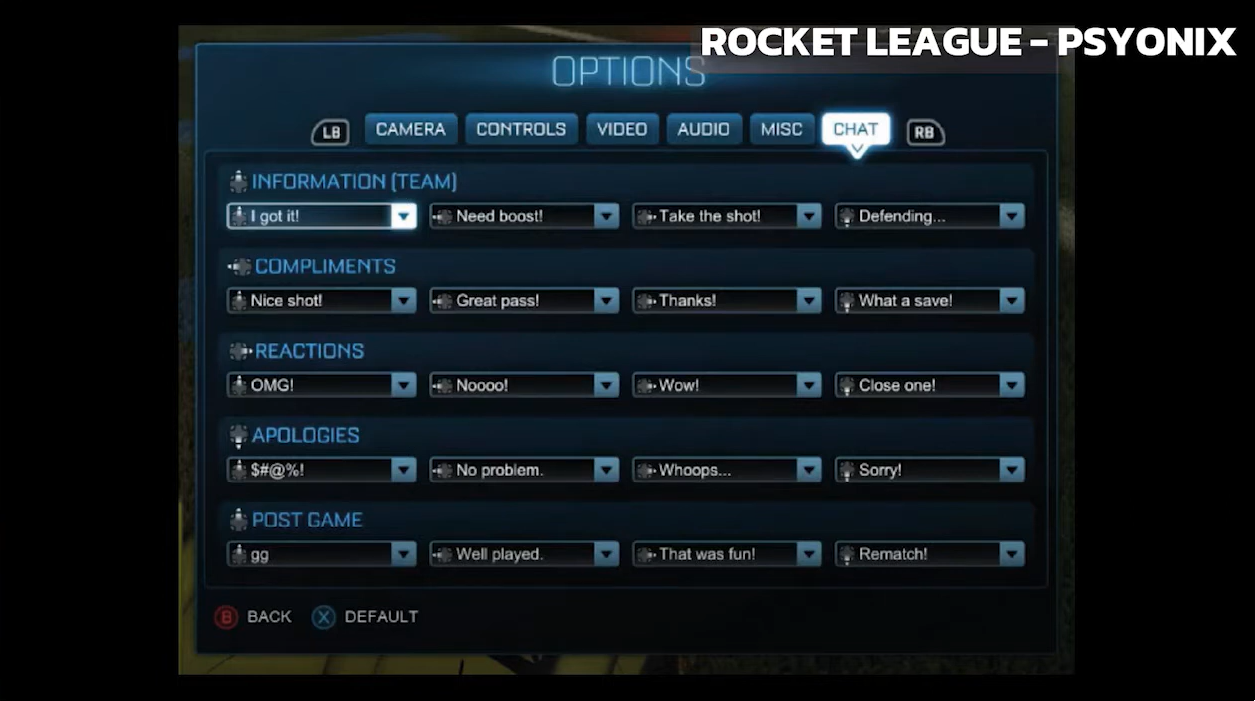Image resolution: width=1255 pixels, height=701 pixels.
Task: Change the "Rematch!" dropdown selection
Action: coord(930,554)
